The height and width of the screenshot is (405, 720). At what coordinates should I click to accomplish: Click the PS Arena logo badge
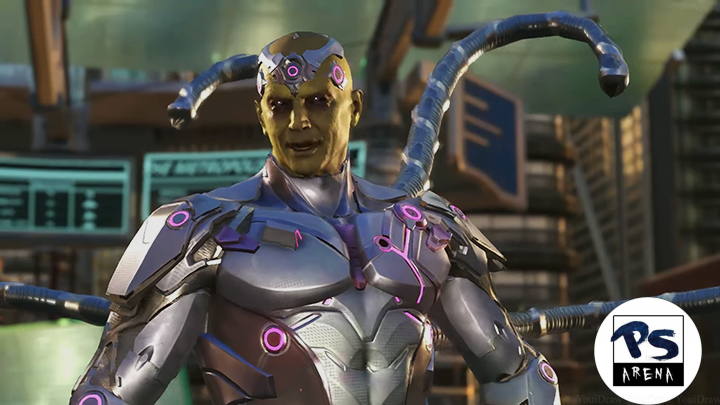(647, 350)
